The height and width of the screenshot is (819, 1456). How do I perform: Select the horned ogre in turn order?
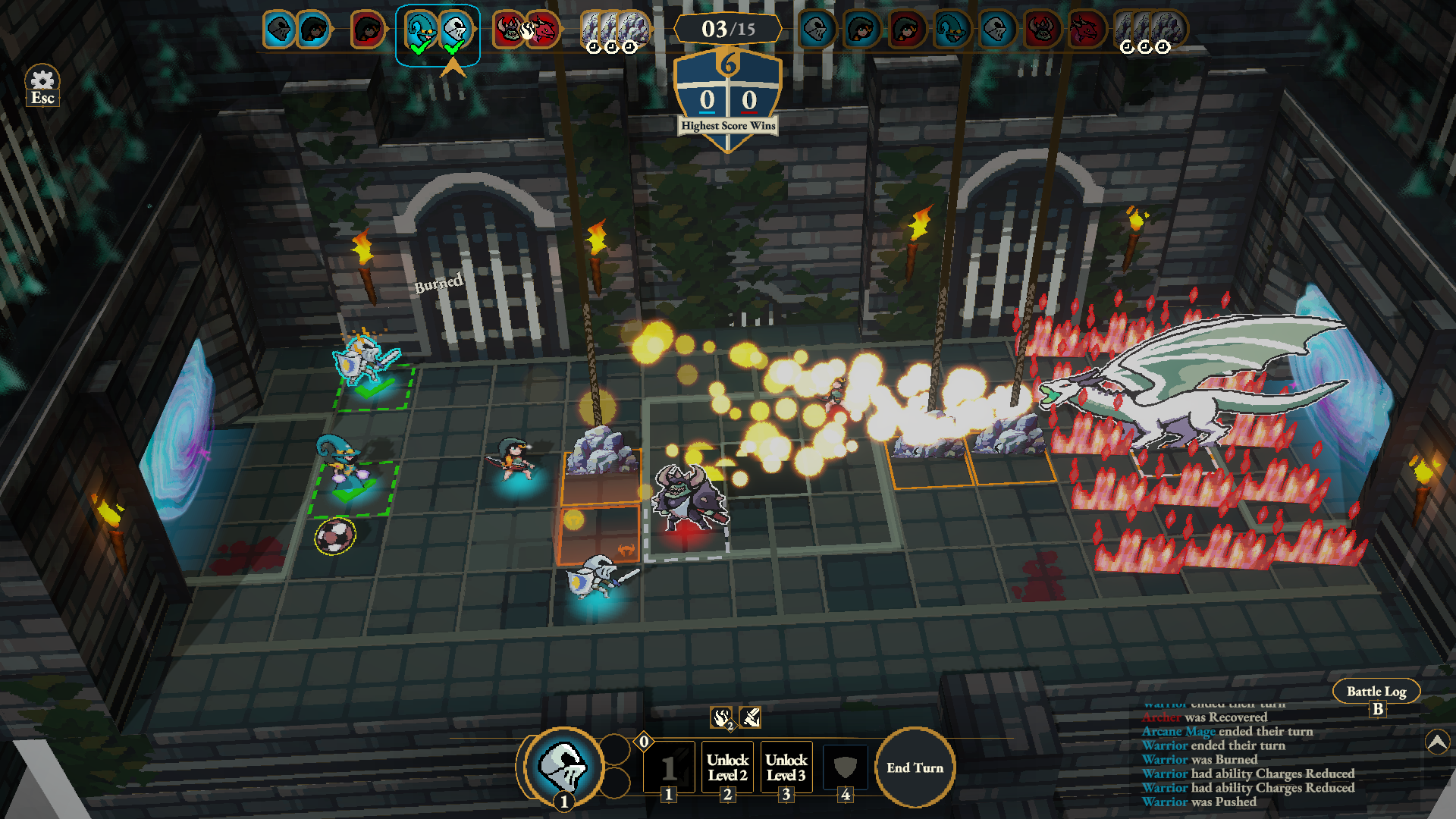pyautogui.click(x=510, y=30)
